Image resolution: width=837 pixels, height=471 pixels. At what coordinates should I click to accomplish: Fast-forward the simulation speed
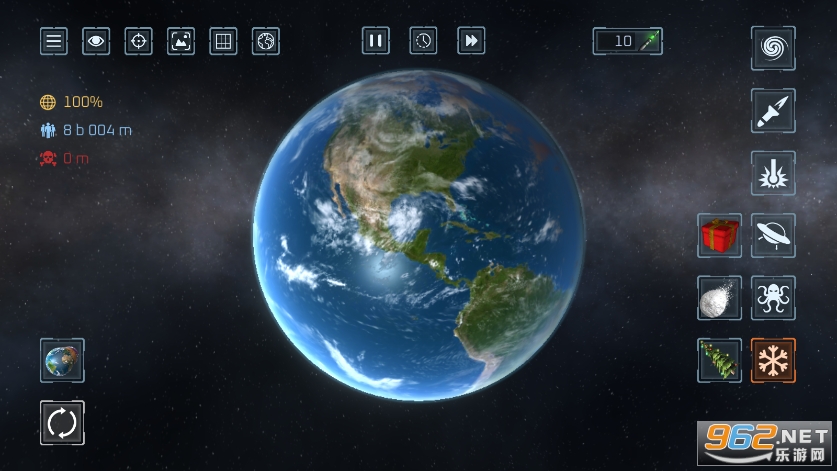click(471, 40)
